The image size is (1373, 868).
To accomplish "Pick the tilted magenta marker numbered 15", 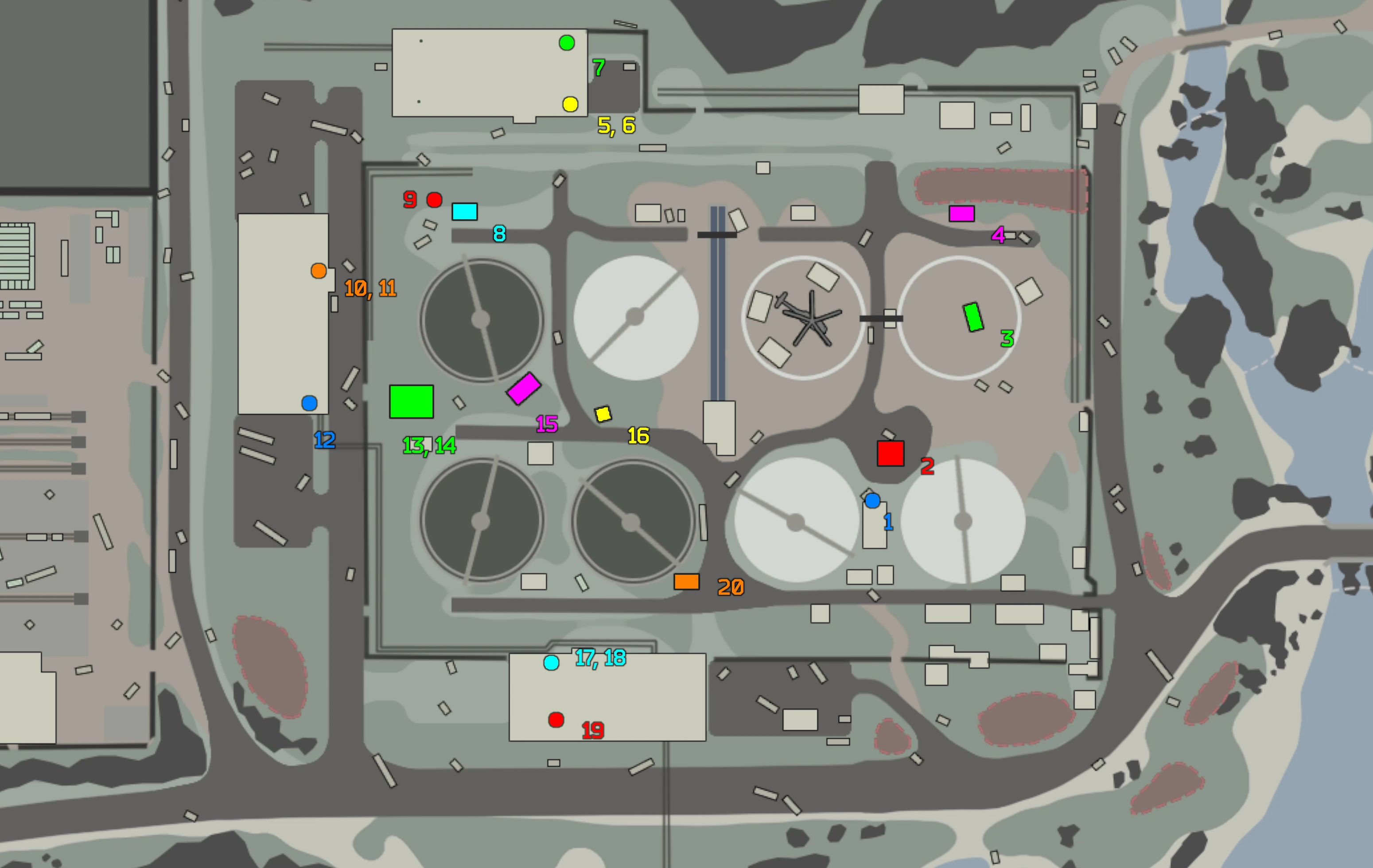I will 523,389.
